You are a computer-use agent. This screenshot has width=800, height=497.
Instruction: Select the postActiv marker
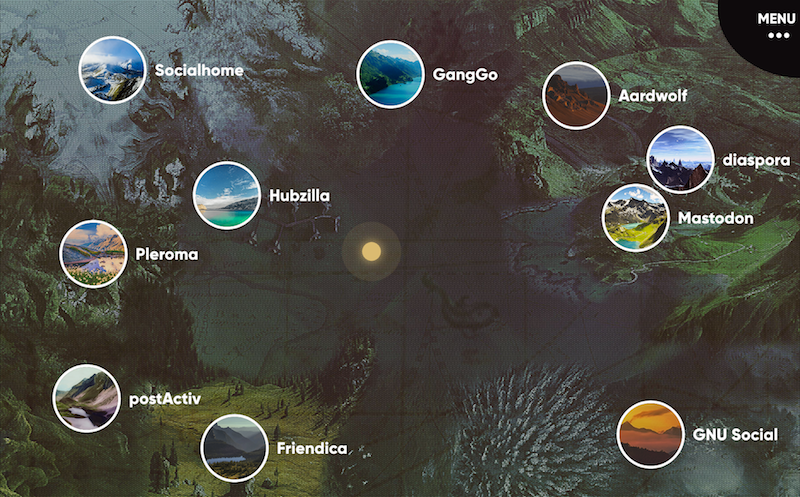[x=86, y=398]
